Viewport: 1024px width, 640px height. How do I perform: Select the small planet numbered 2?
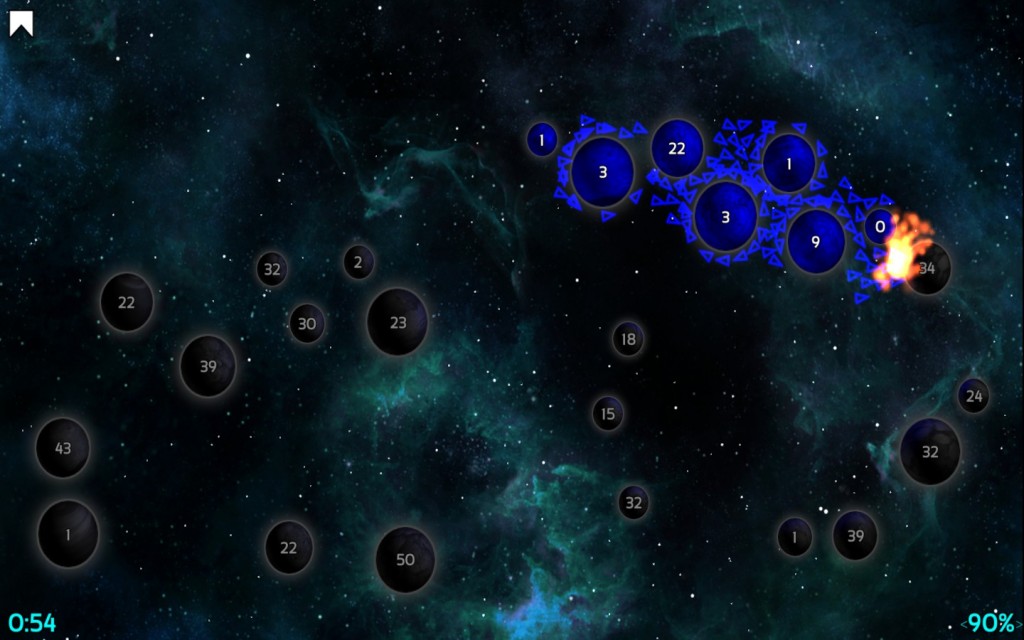[x=358, y=262]
